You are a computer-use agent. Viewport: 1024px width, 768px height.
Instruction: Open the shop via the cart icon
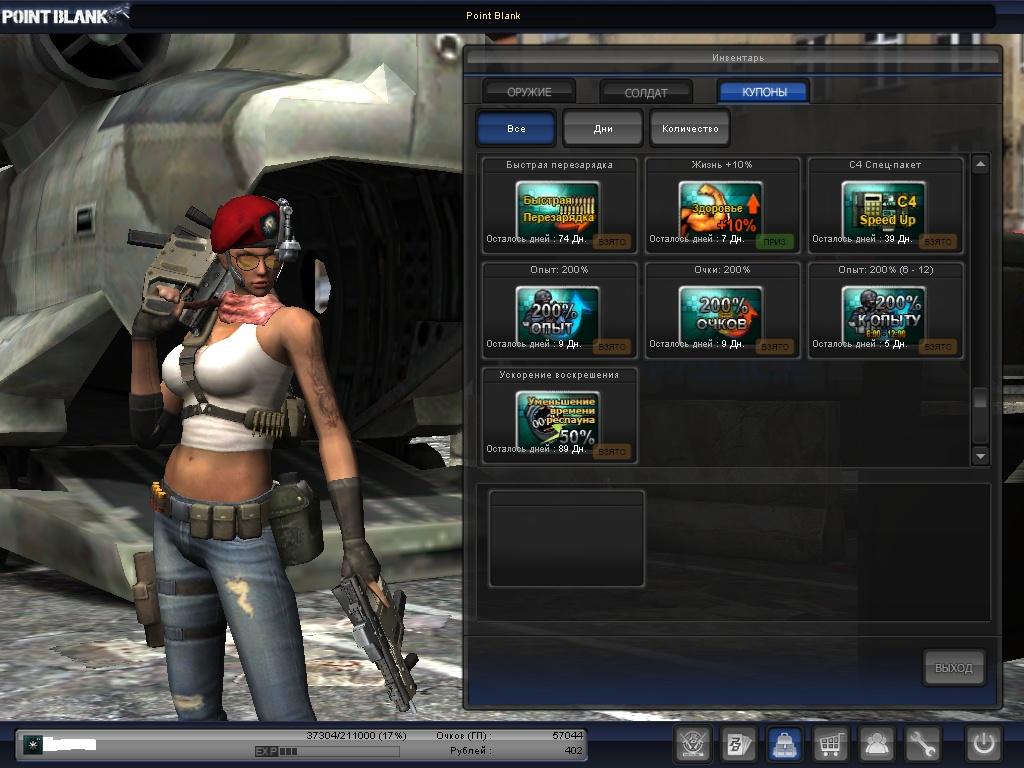(831, 744)
